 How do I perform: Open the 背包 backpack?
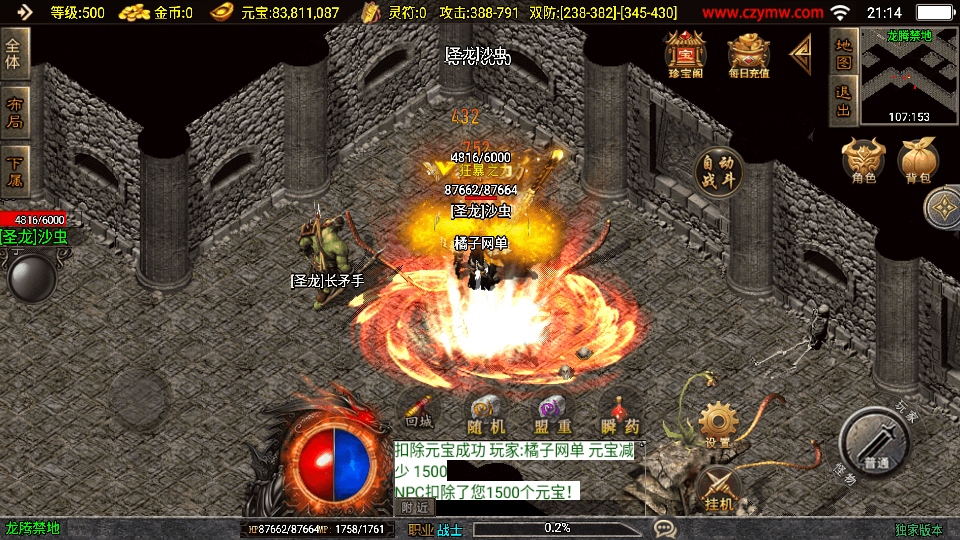click(x=917, y=160)
